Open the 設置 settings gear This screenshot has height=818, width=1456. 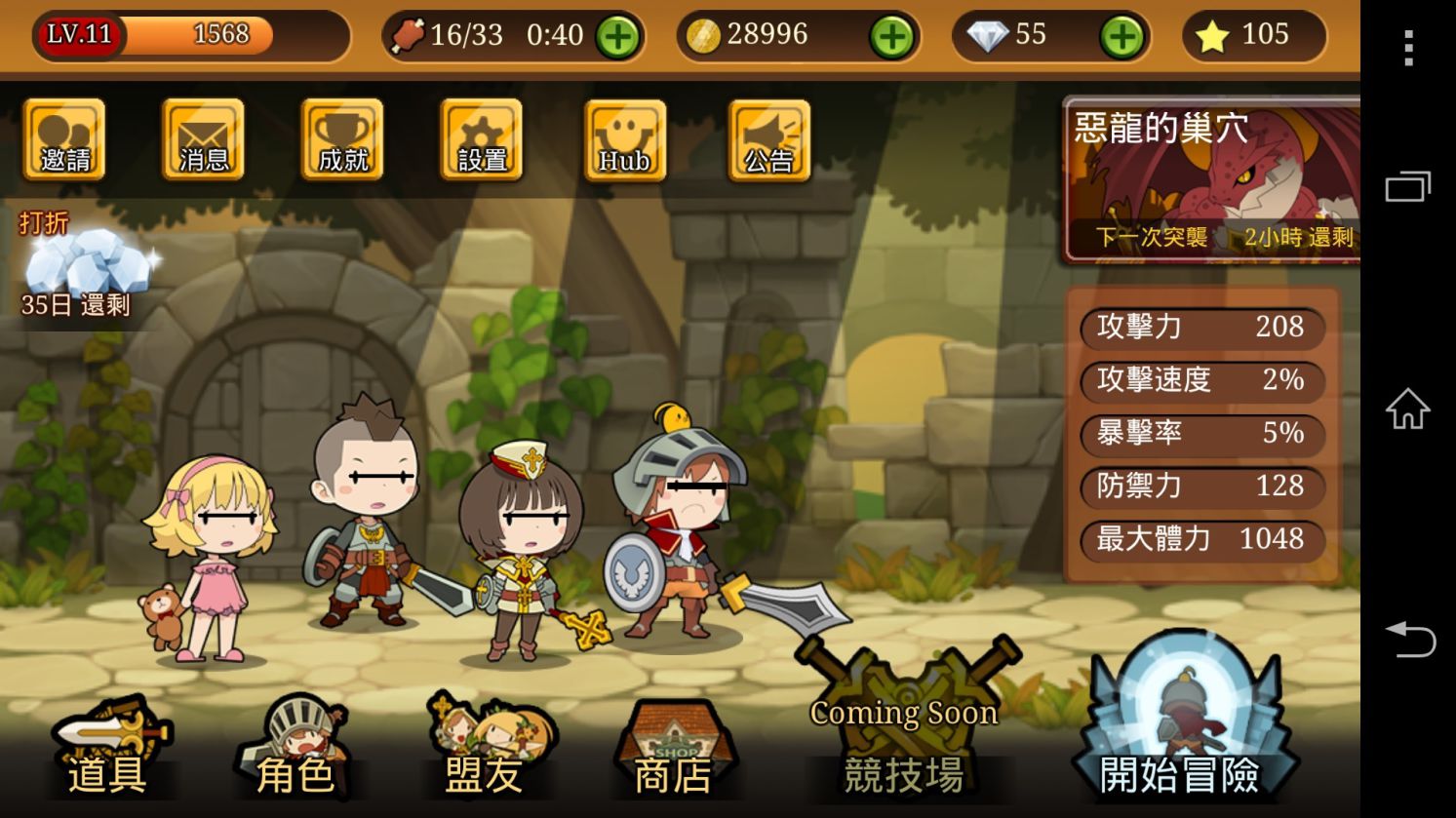482,140
